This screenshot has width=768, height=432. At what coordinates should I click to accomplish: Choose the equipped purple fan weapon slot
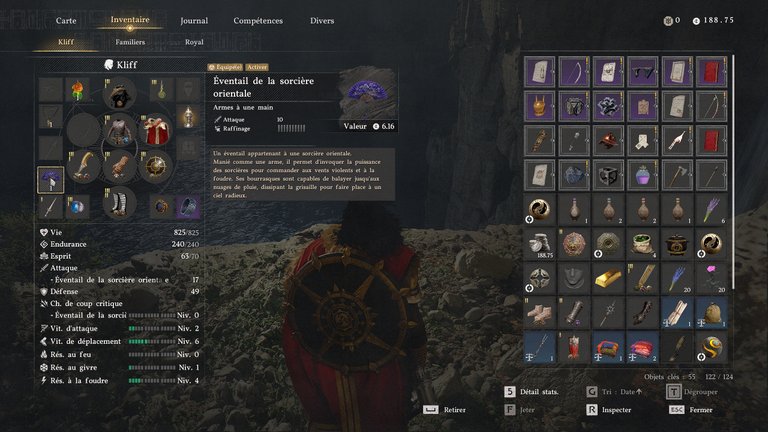[51, 179]
